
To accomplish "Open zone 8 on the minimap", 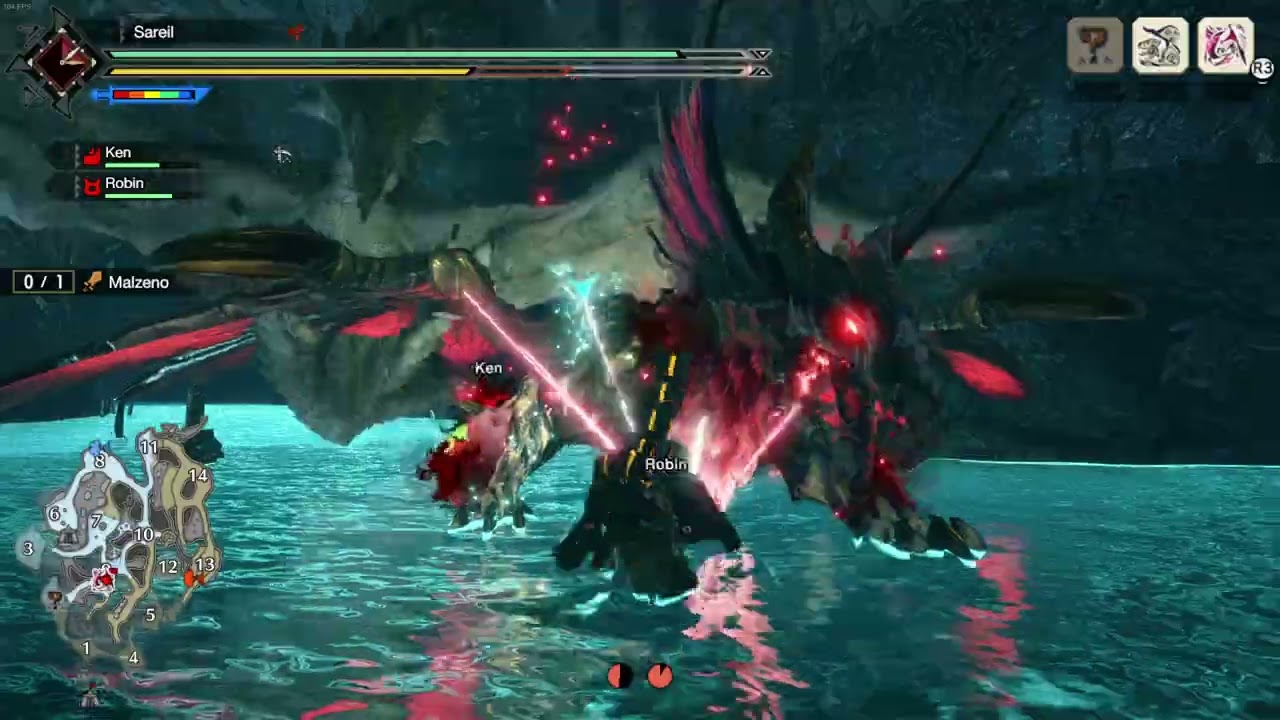I will click(99, 461).
